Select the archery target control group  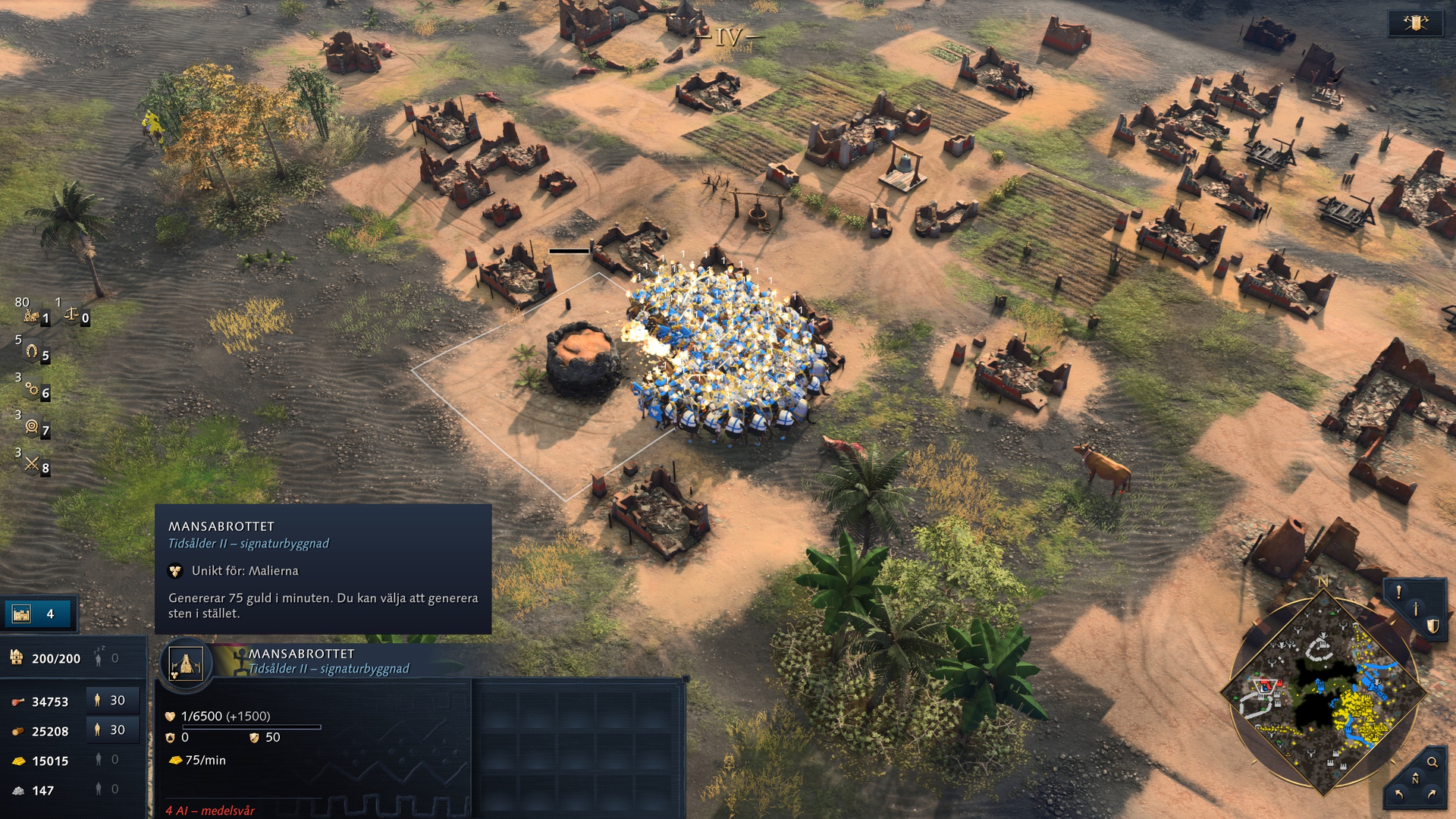34,428
